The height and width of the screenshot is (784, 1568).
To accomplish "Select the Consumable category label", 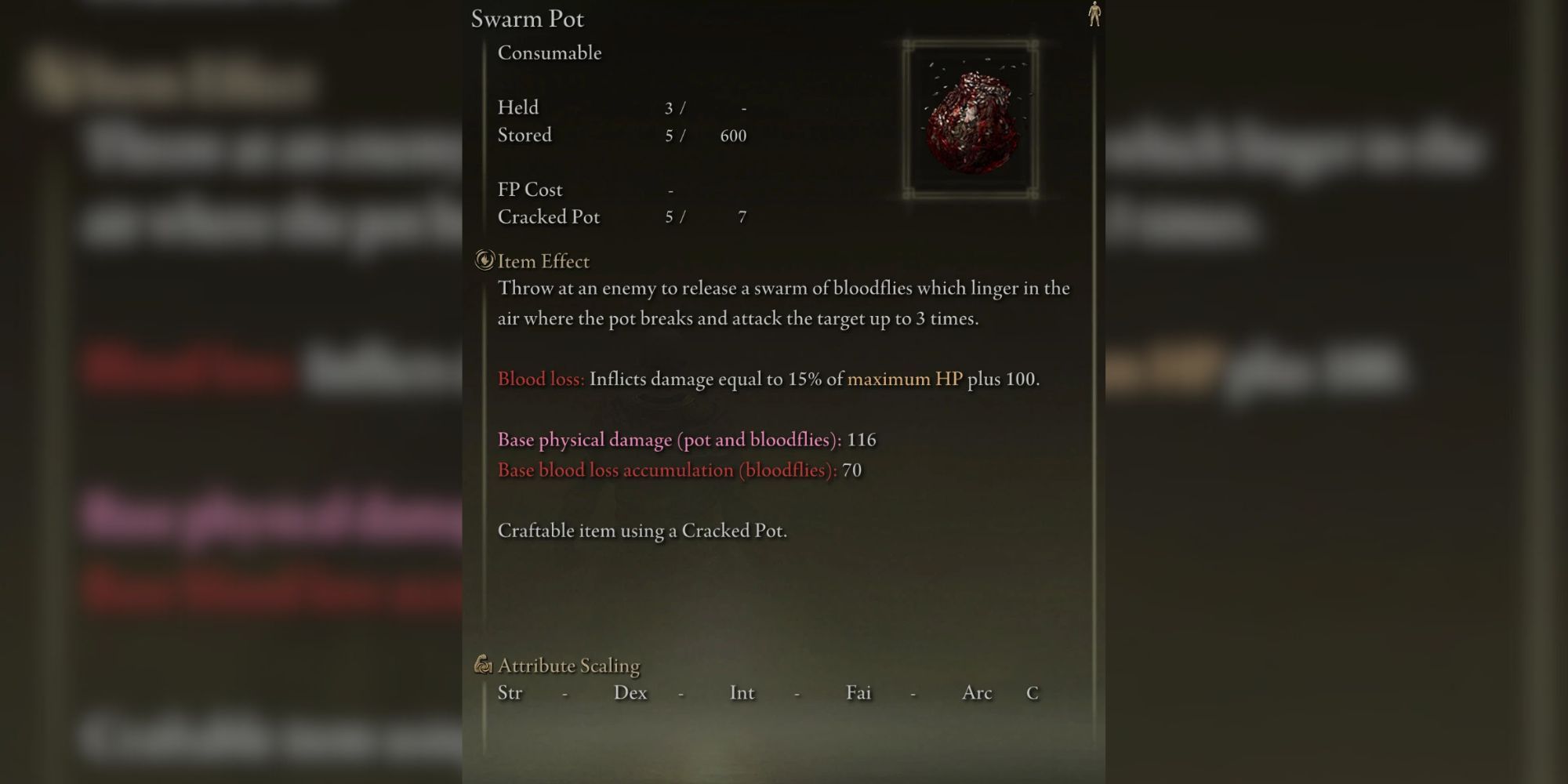I will [549, 53].
